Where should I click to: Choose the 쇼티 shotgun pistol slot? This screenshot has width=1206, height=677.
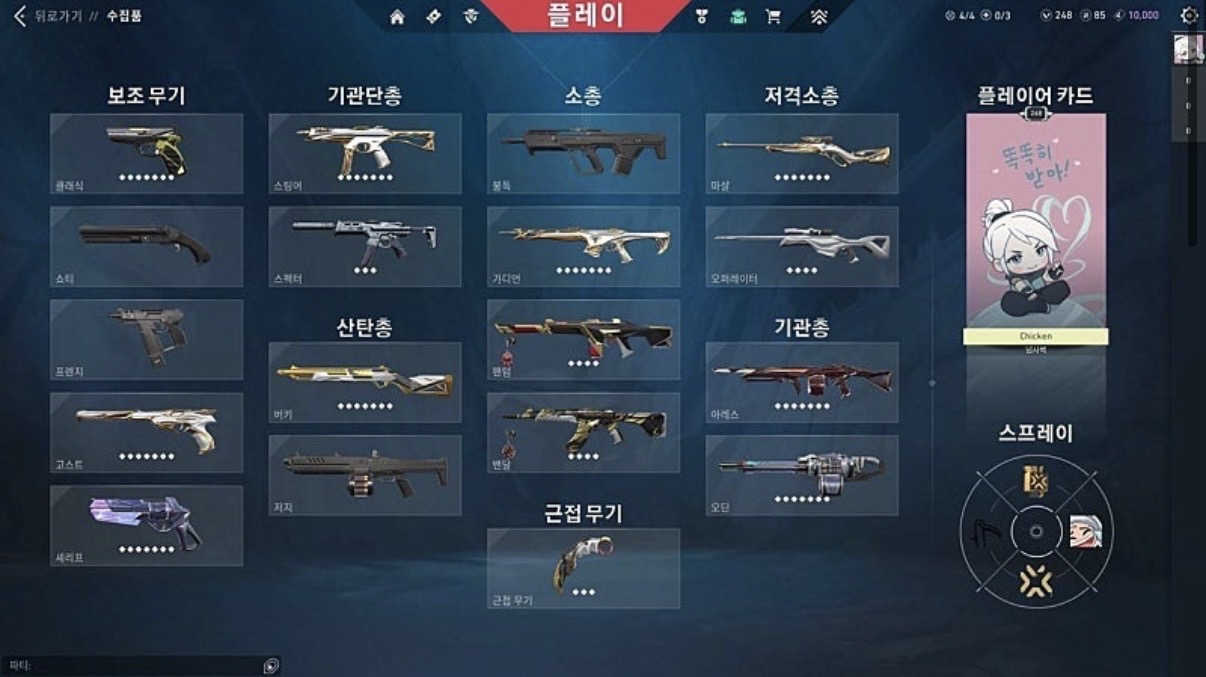[146, 246]
